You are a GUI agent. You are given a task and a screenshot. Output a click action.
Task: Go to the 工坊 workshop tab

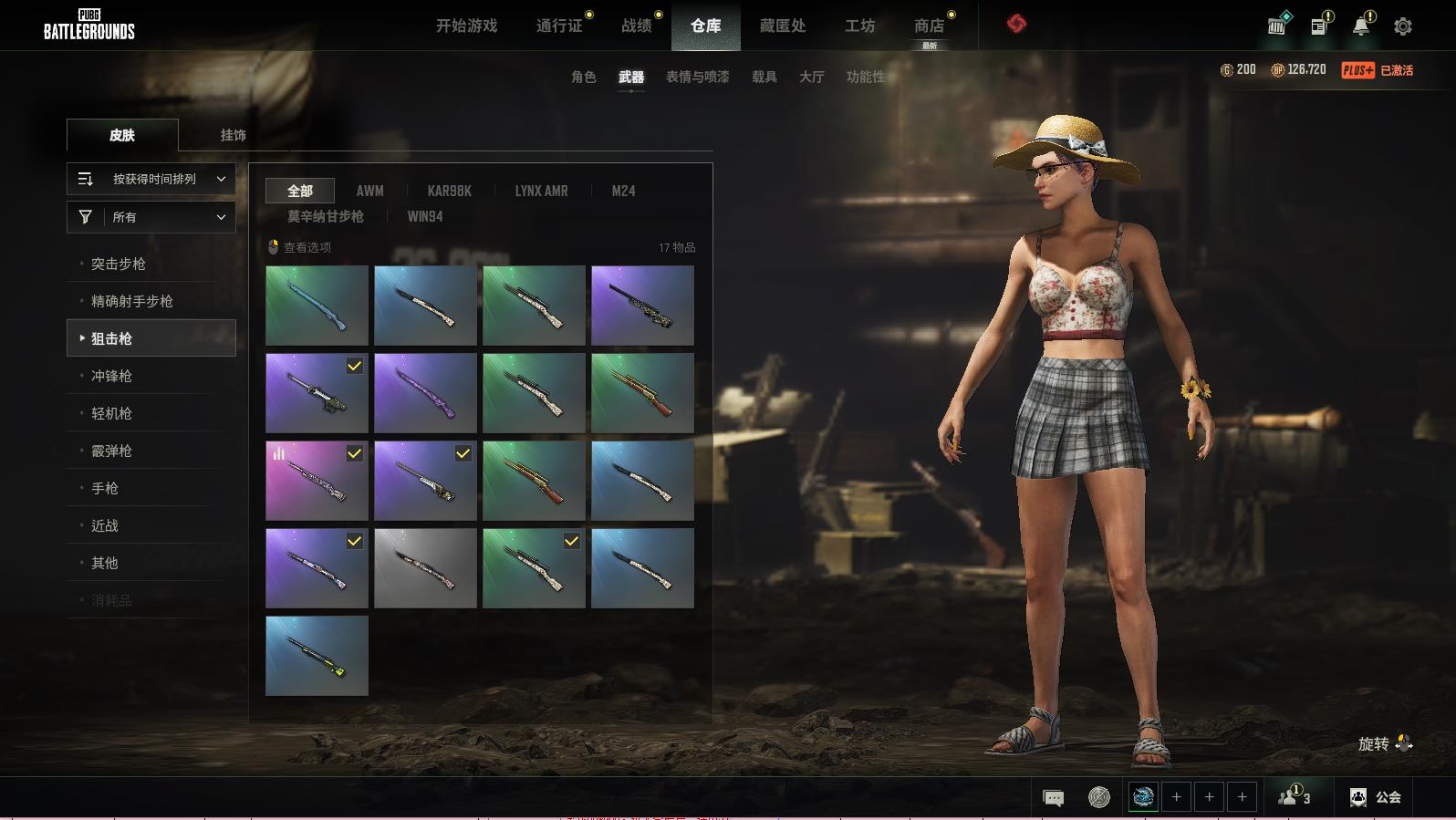(859, 26)
